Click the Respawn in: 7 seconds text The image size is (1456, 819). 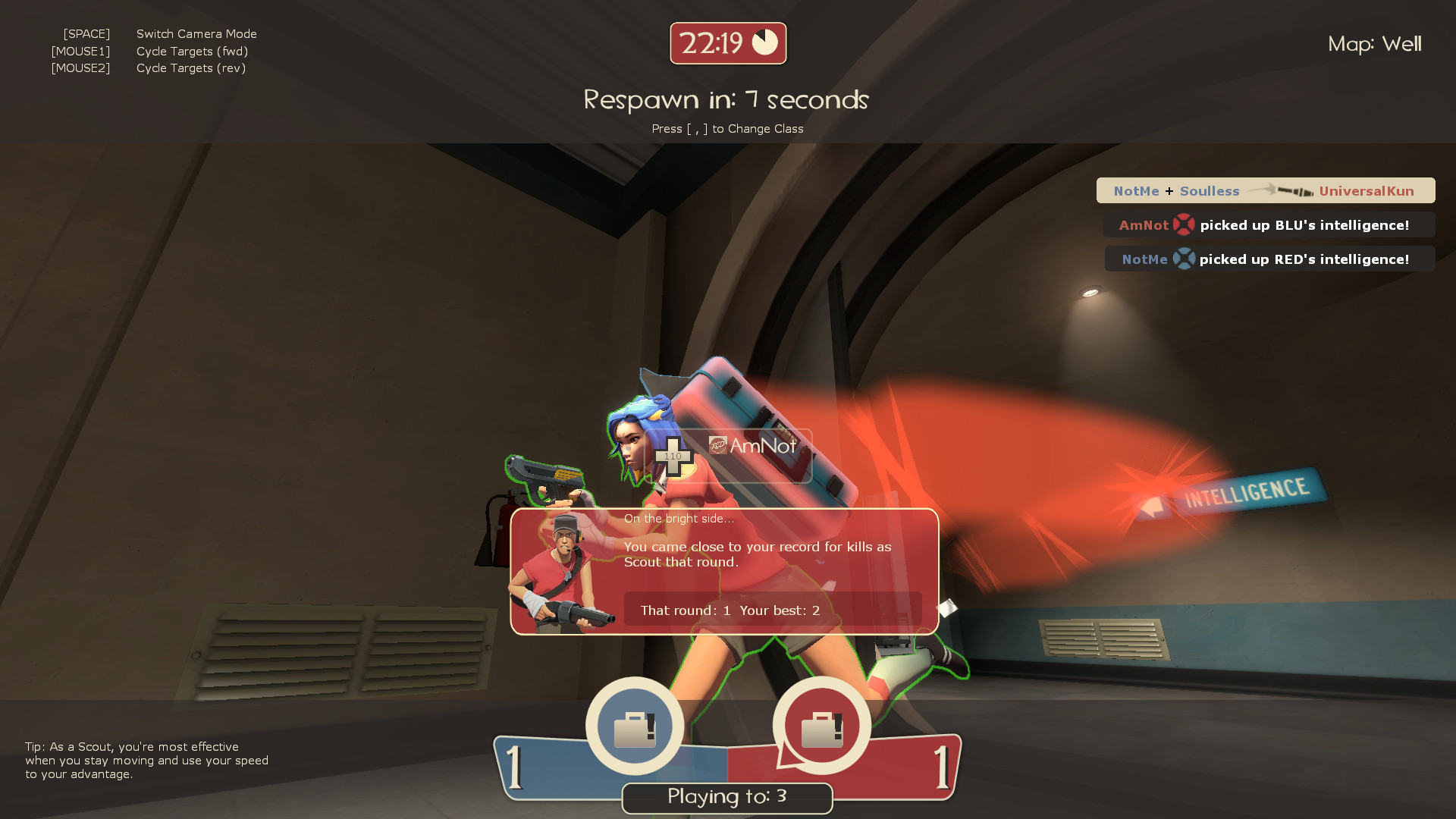point(726,99)
